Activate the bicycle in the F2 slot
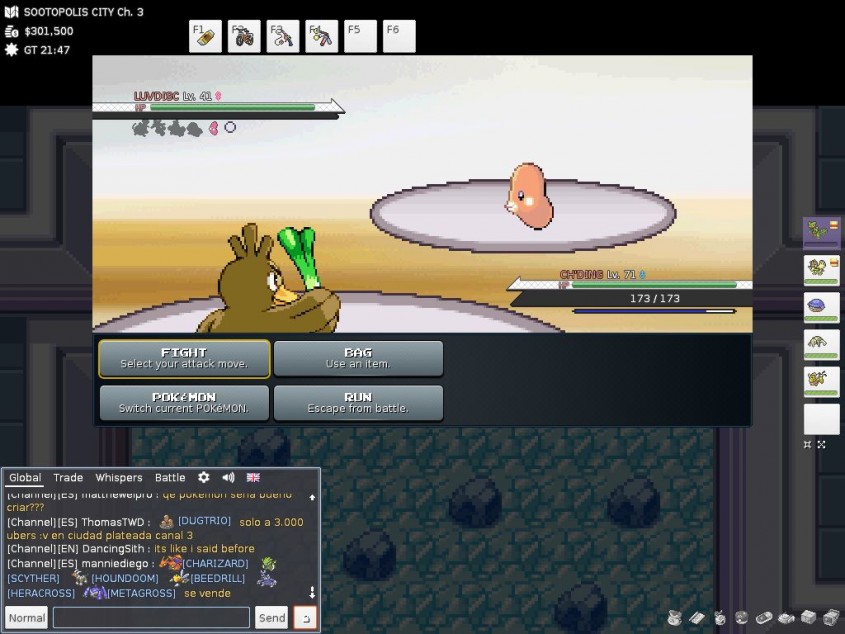The image size is (845, 634). tap(244, 37)
